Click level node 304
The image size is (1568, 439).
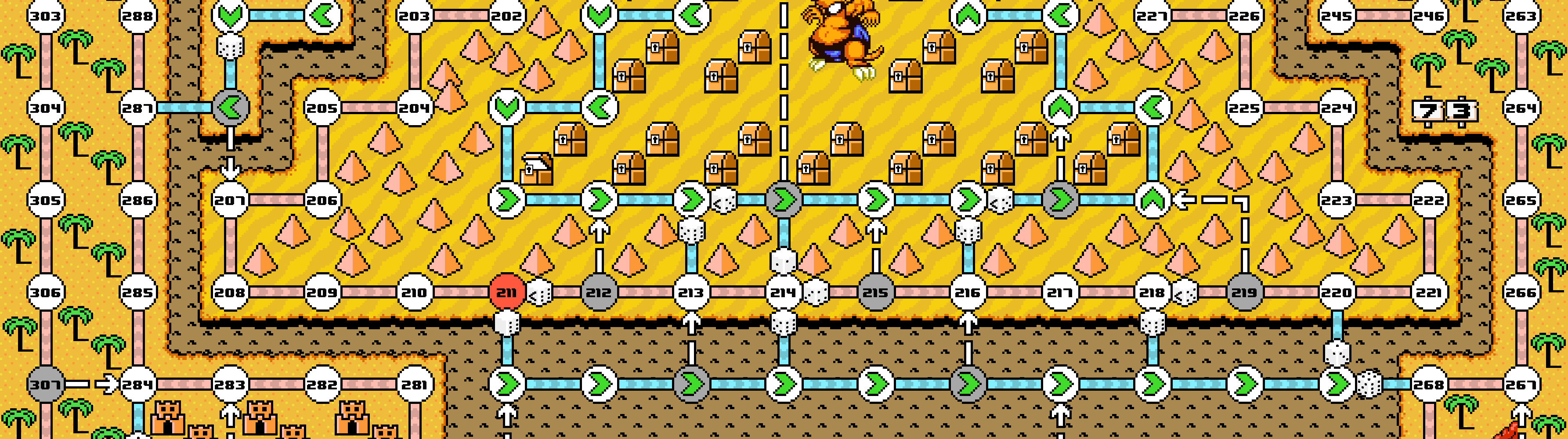point(46,108)
